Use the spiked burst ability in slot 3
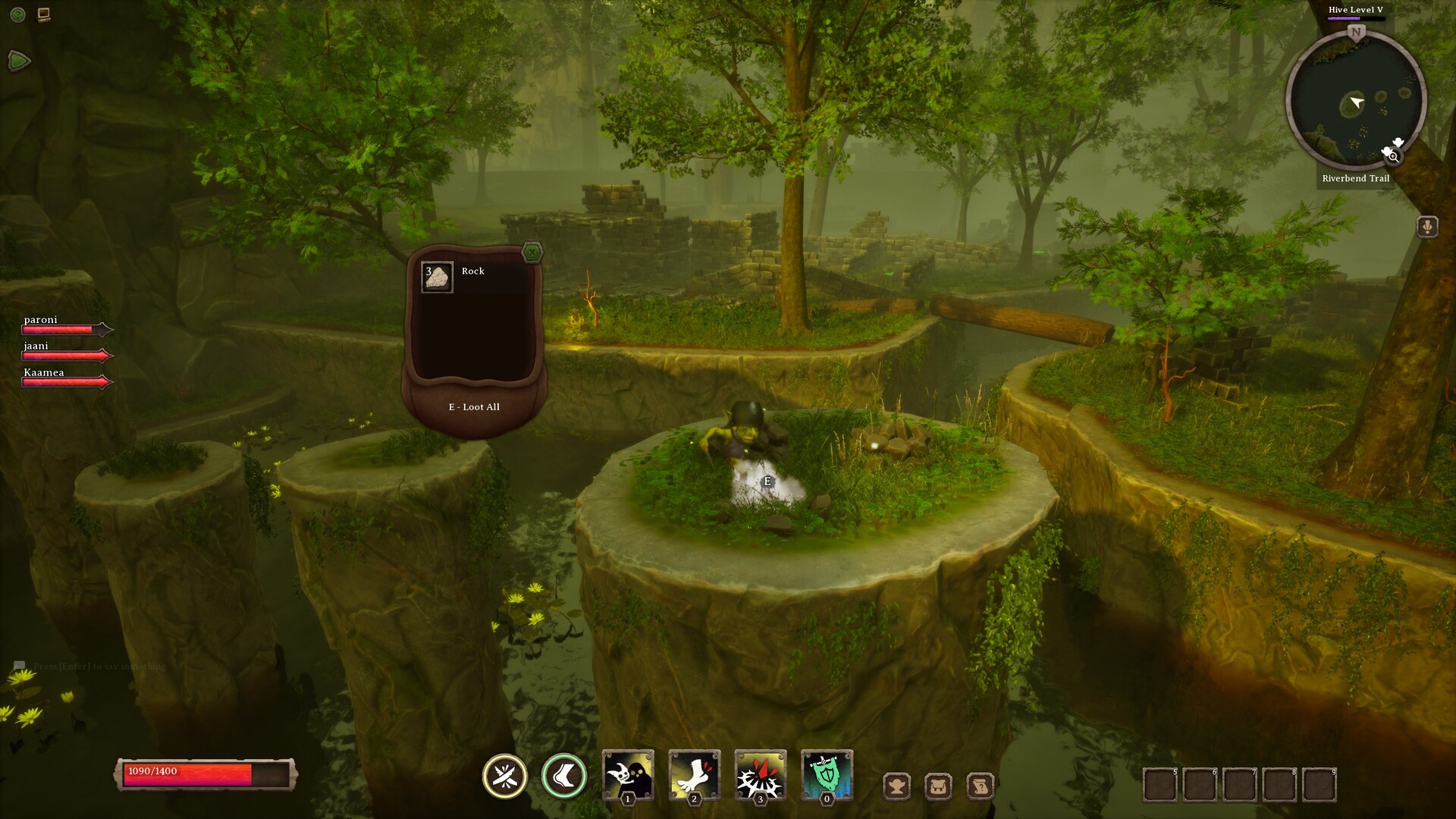Viewport: 1456px width, 819px height. (x=760, y=774)
